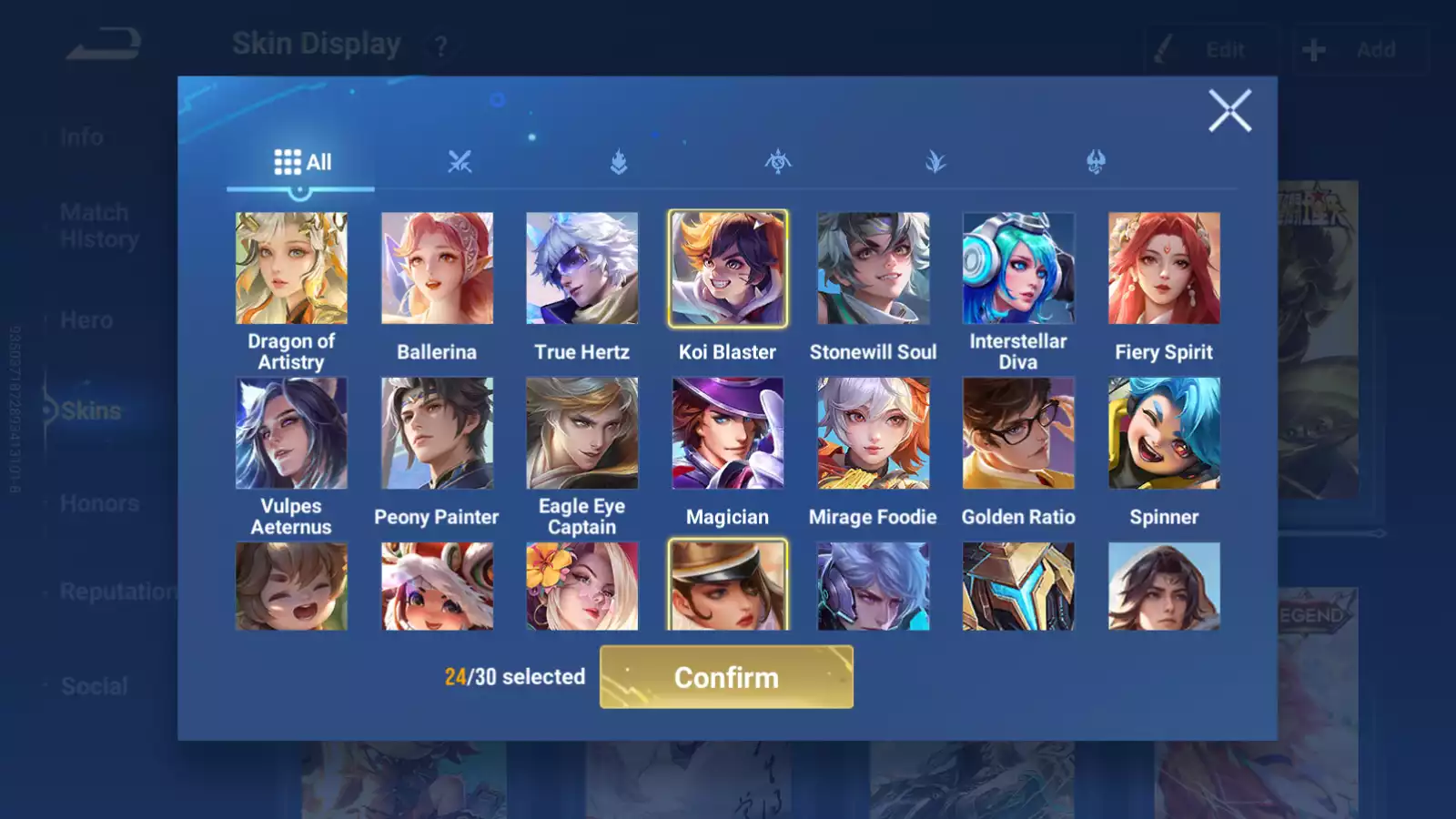Image resolution: width=1456 pixels, height=819 pixels.
Task: Switch to the All skins tab
Action: tap(302, 163)
